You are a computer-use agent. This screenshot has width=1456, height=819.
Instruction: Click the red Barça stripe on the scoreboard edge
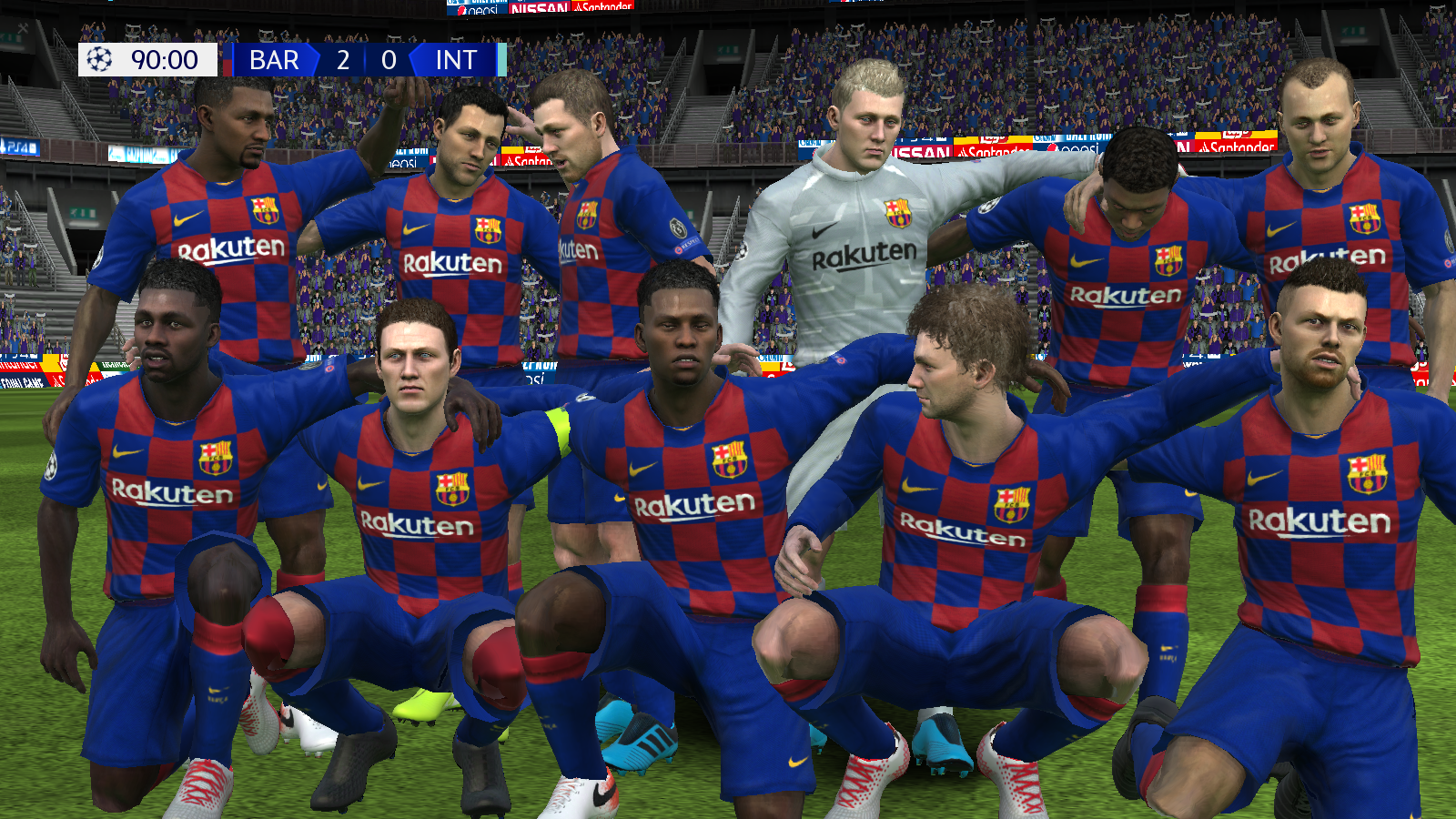tap(227, 66)
